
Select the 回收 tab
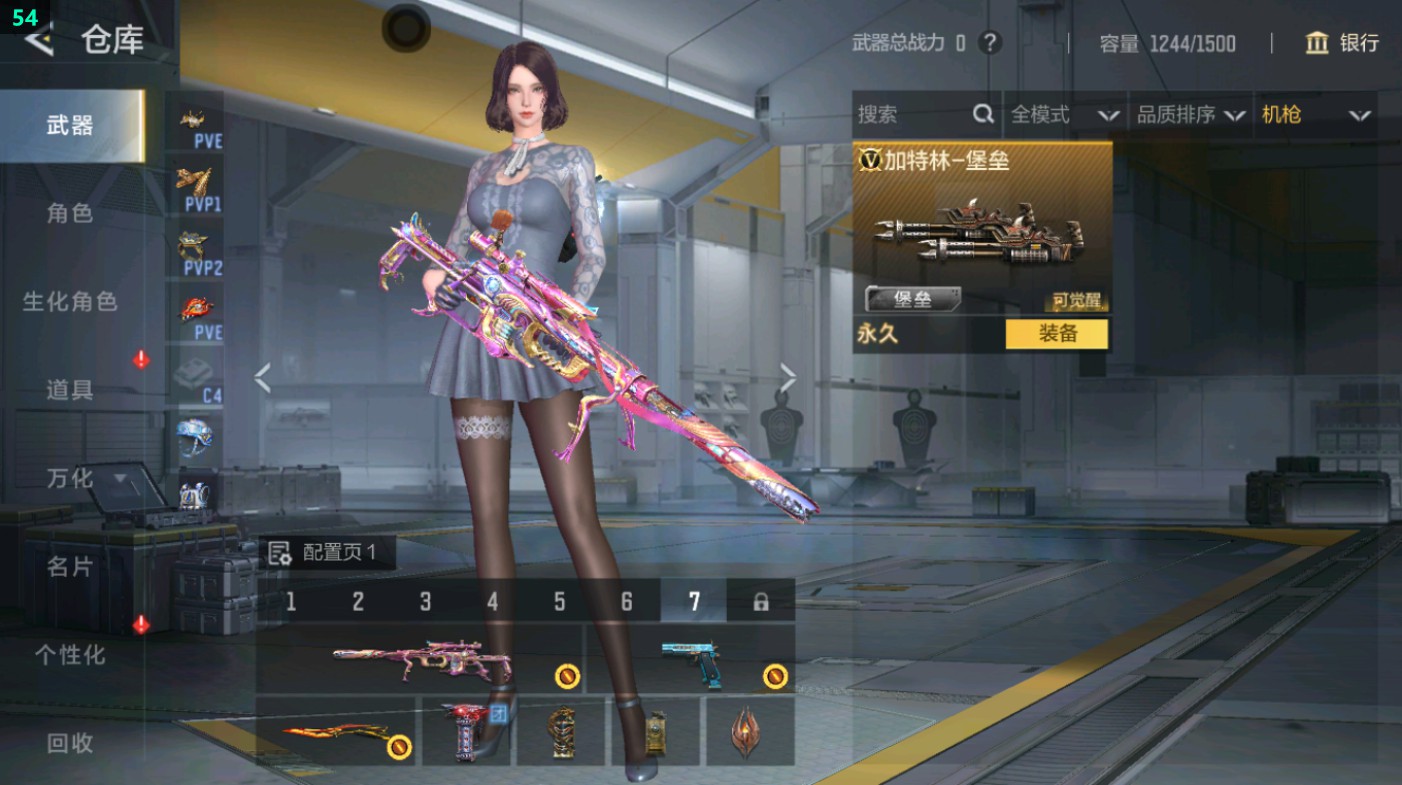click(70, 743)
